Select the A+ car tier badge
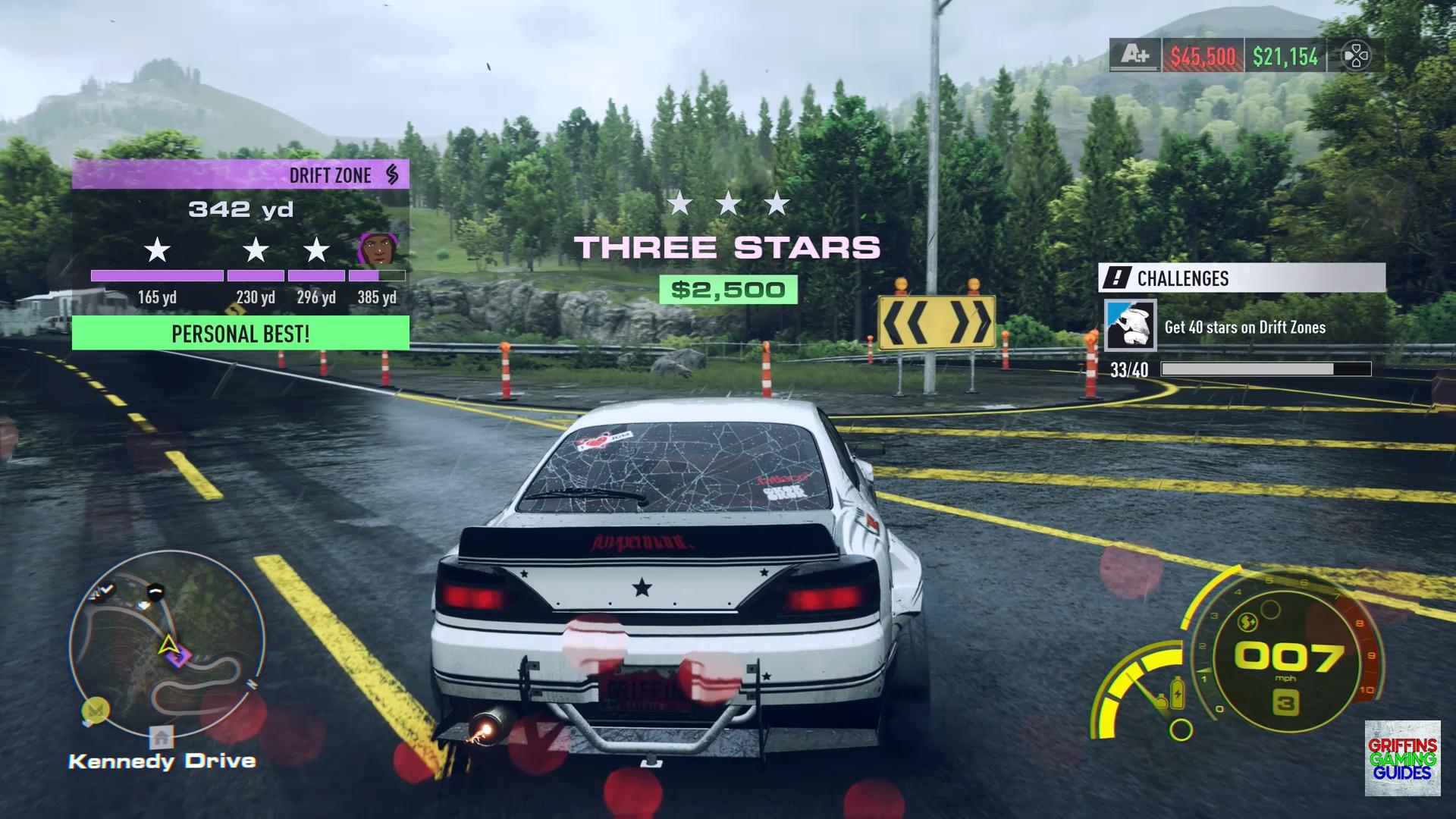The width and height of the screenshot is (1456, 819). point(1135,55)
